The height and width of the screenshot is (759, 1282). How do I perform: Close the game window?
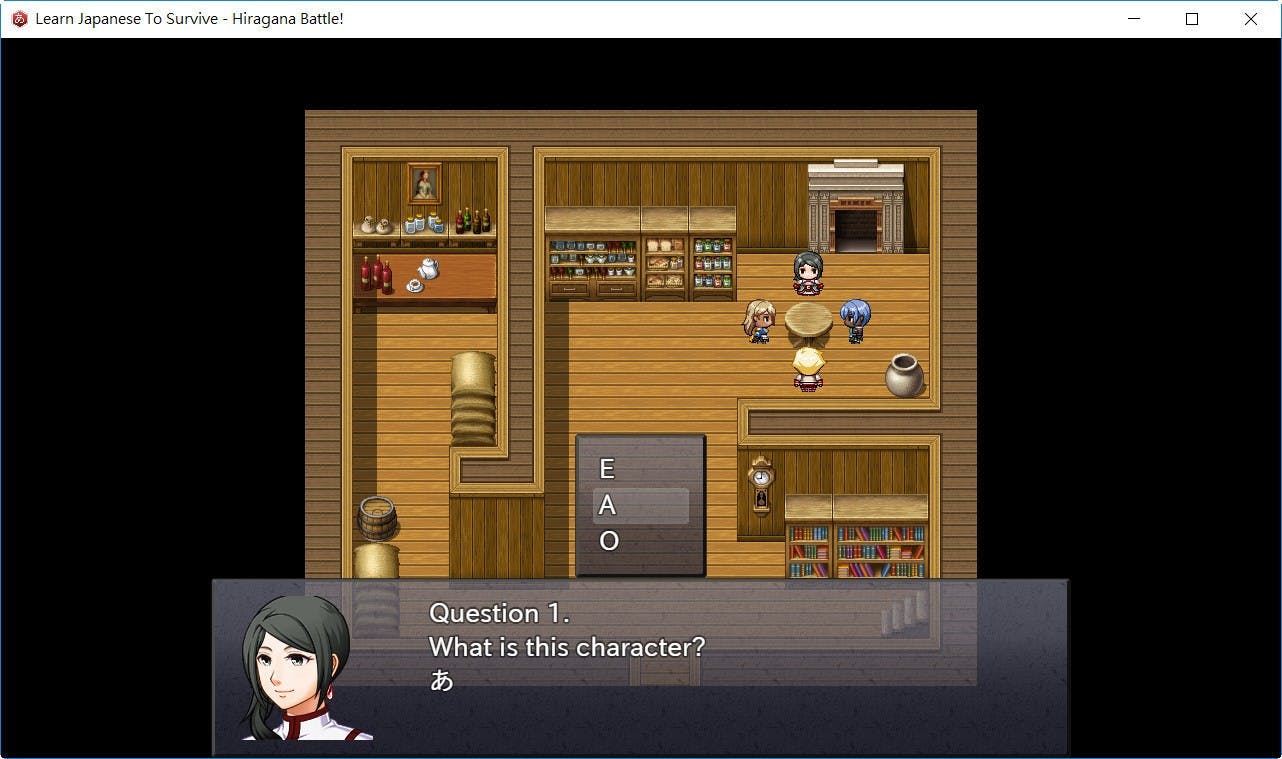pyautogui.click(x=1250, y=19)
